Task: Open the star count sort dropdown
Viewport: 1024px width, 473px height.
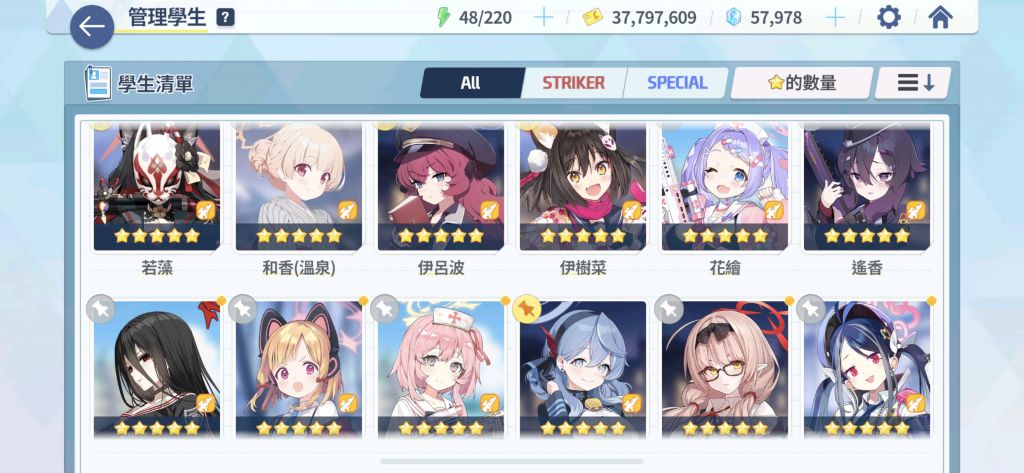Action: coord(801,83)
